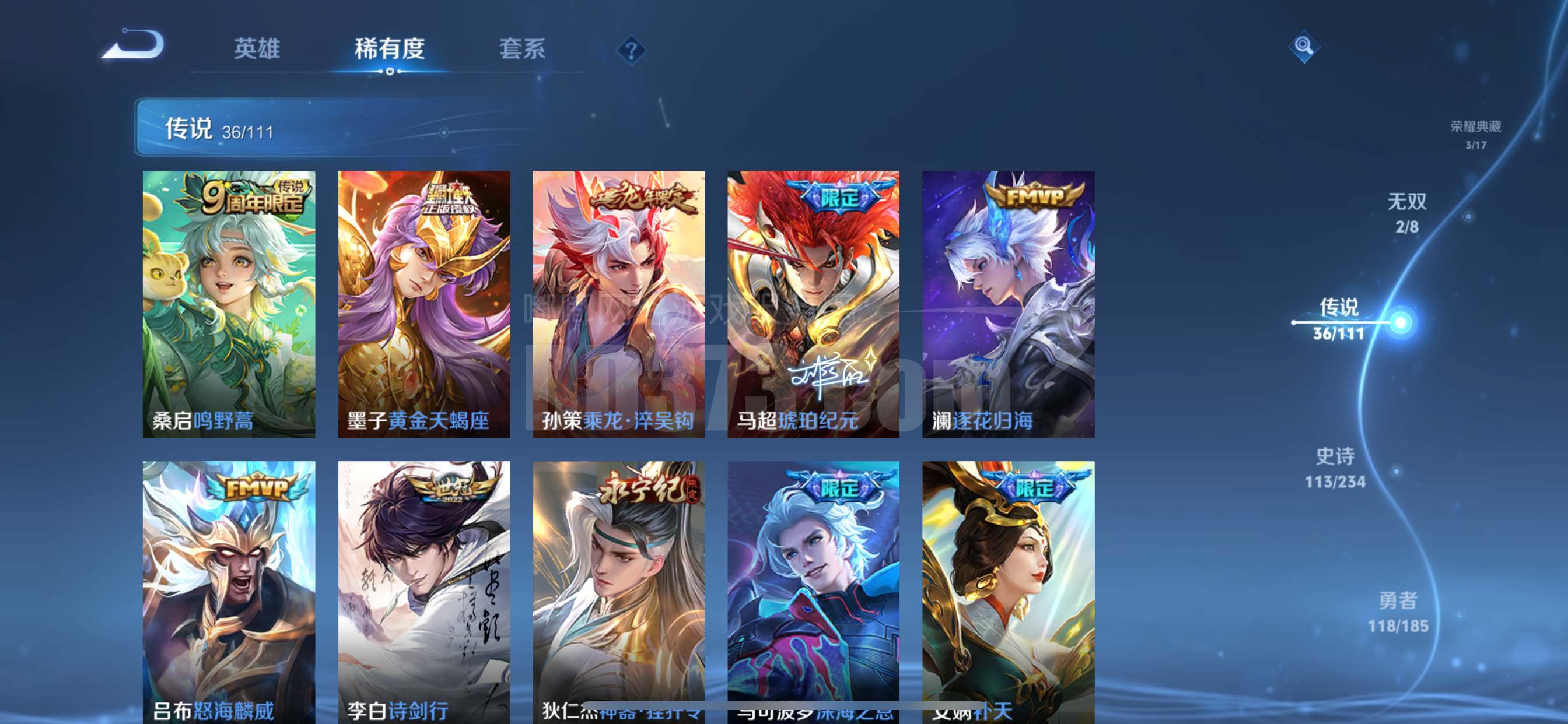
Task: View the 澜 逐花归海 skin card
Action: (1008, 304)
